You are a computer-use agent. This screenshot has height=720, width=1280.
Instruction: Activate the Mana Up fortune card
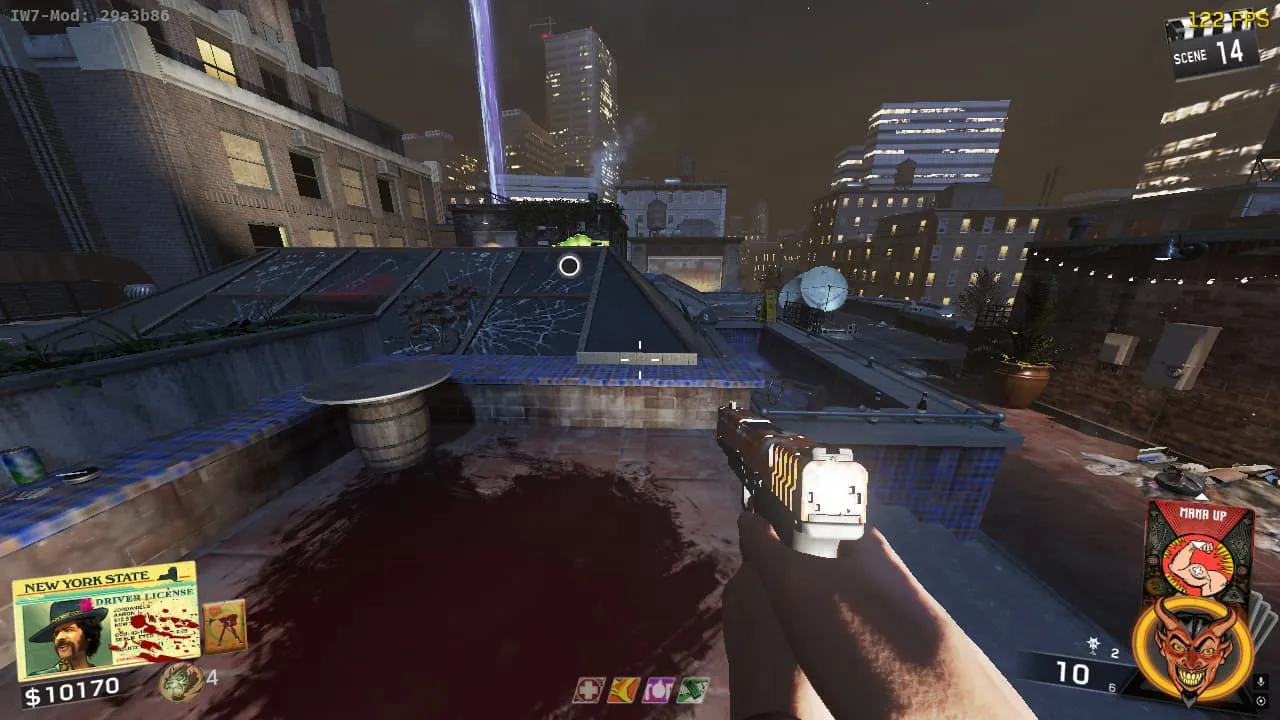(1199, 545)
